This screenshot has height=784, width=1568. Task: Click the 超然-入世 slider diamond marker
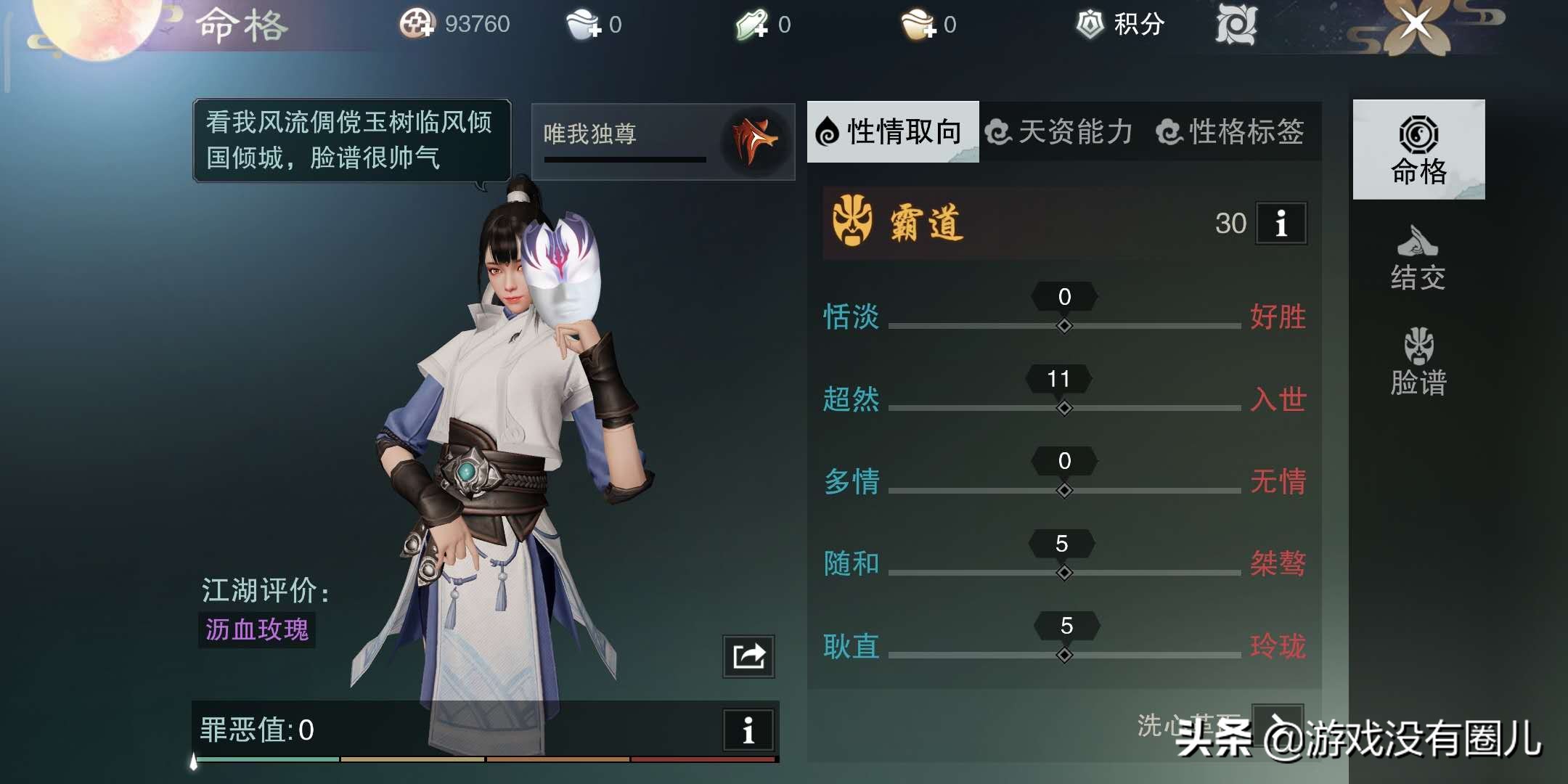click(x=1063, y=409)
